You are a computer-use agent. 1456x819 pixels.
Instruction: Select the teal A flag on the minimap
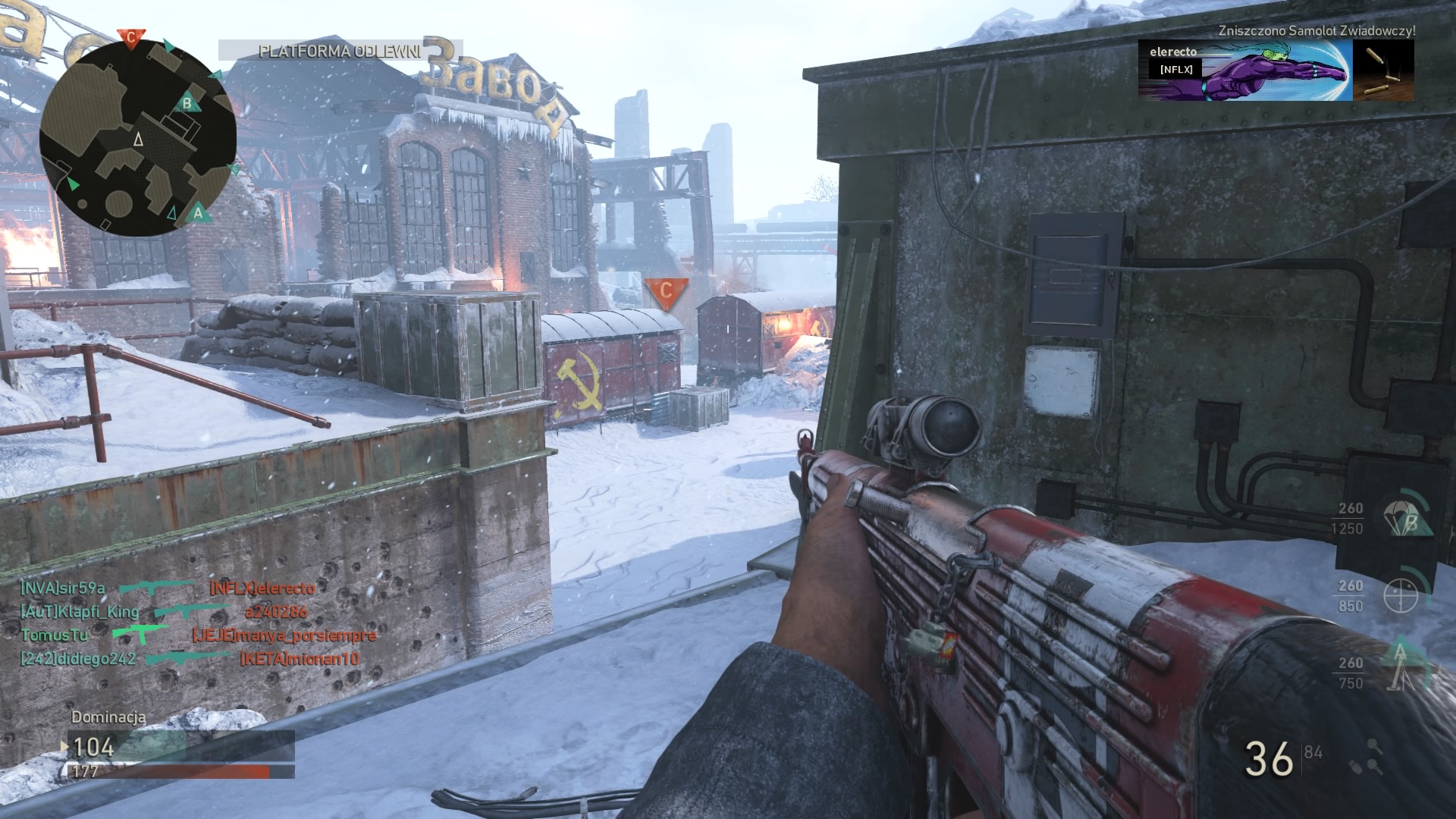tap(198, 212)
